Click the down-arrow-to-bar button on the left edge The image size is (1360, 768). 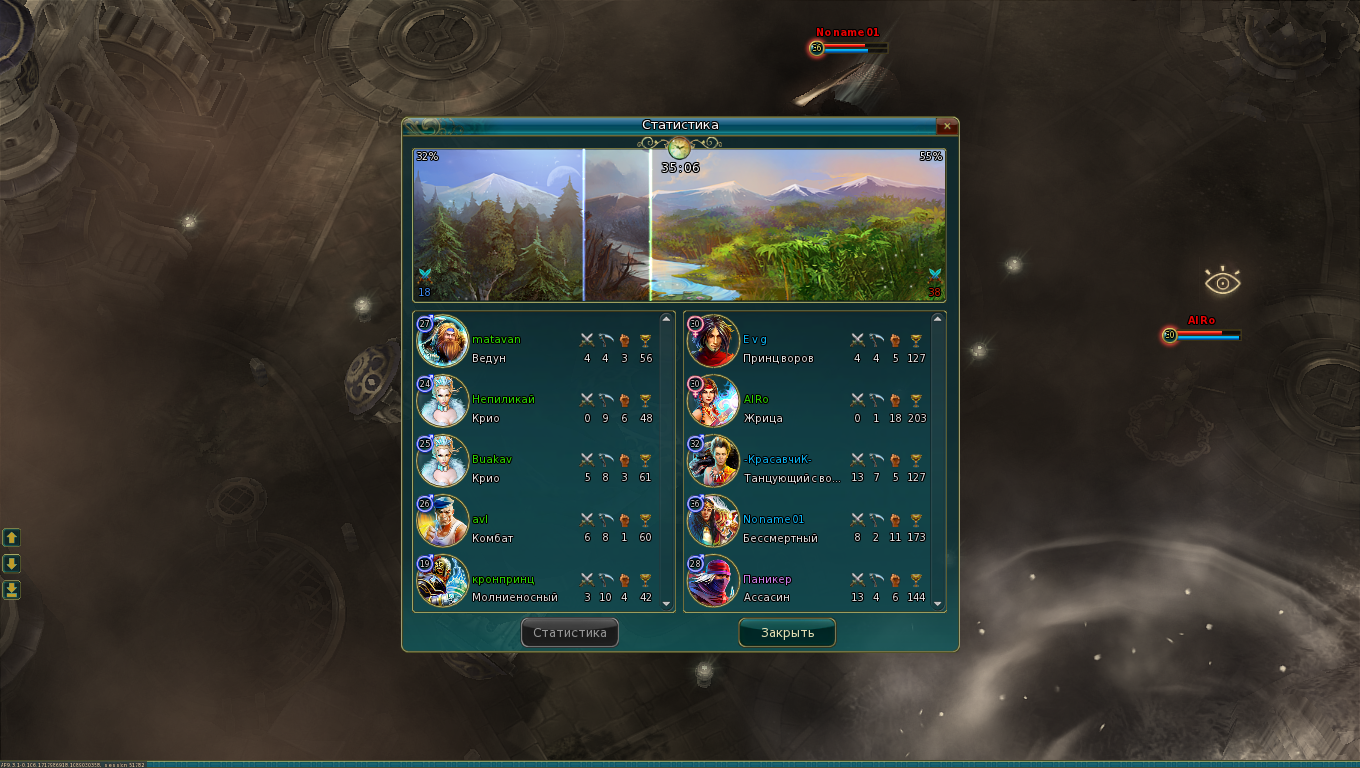[12, 590]
